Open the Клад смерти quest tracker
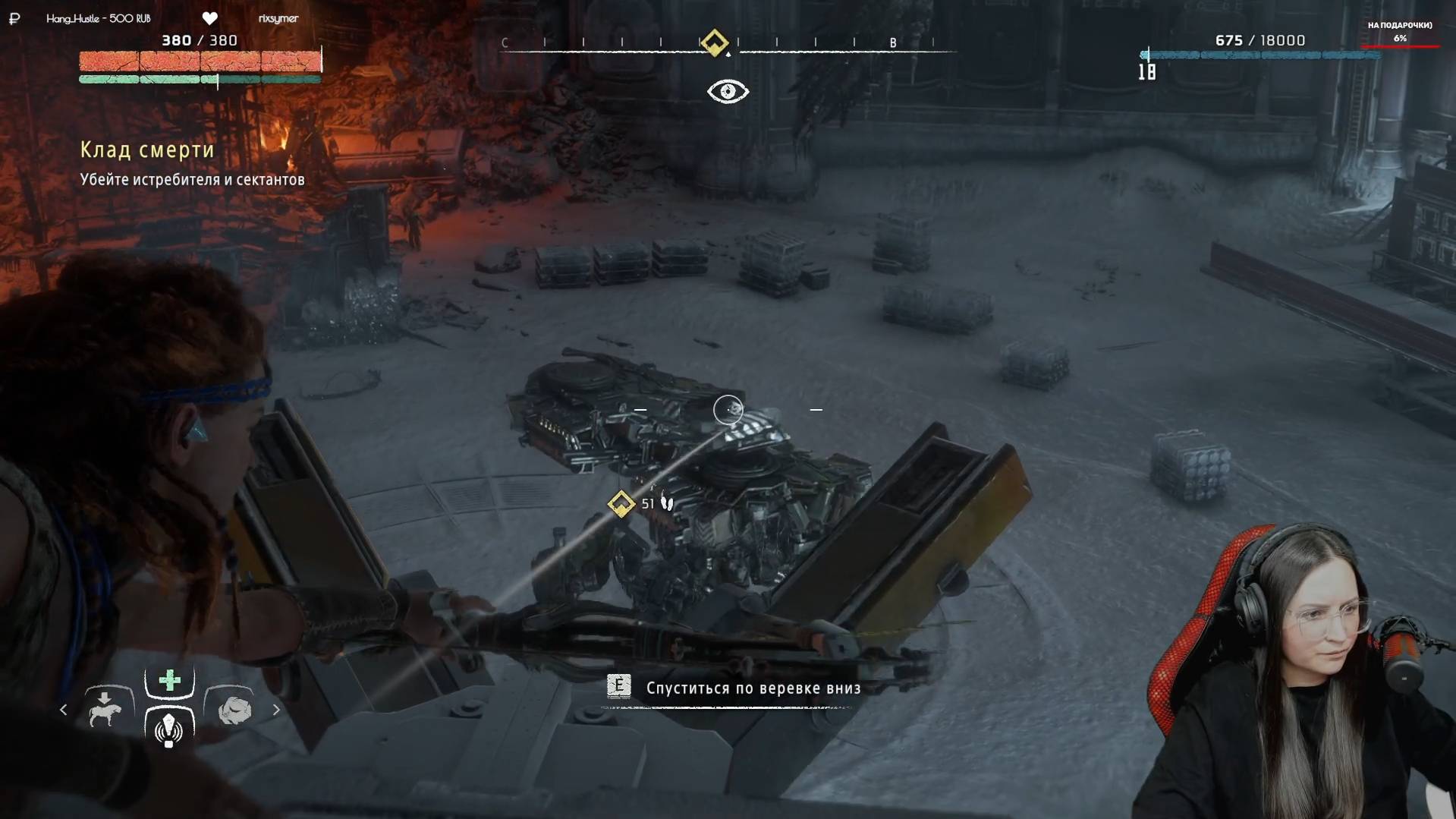 [148, 150]
